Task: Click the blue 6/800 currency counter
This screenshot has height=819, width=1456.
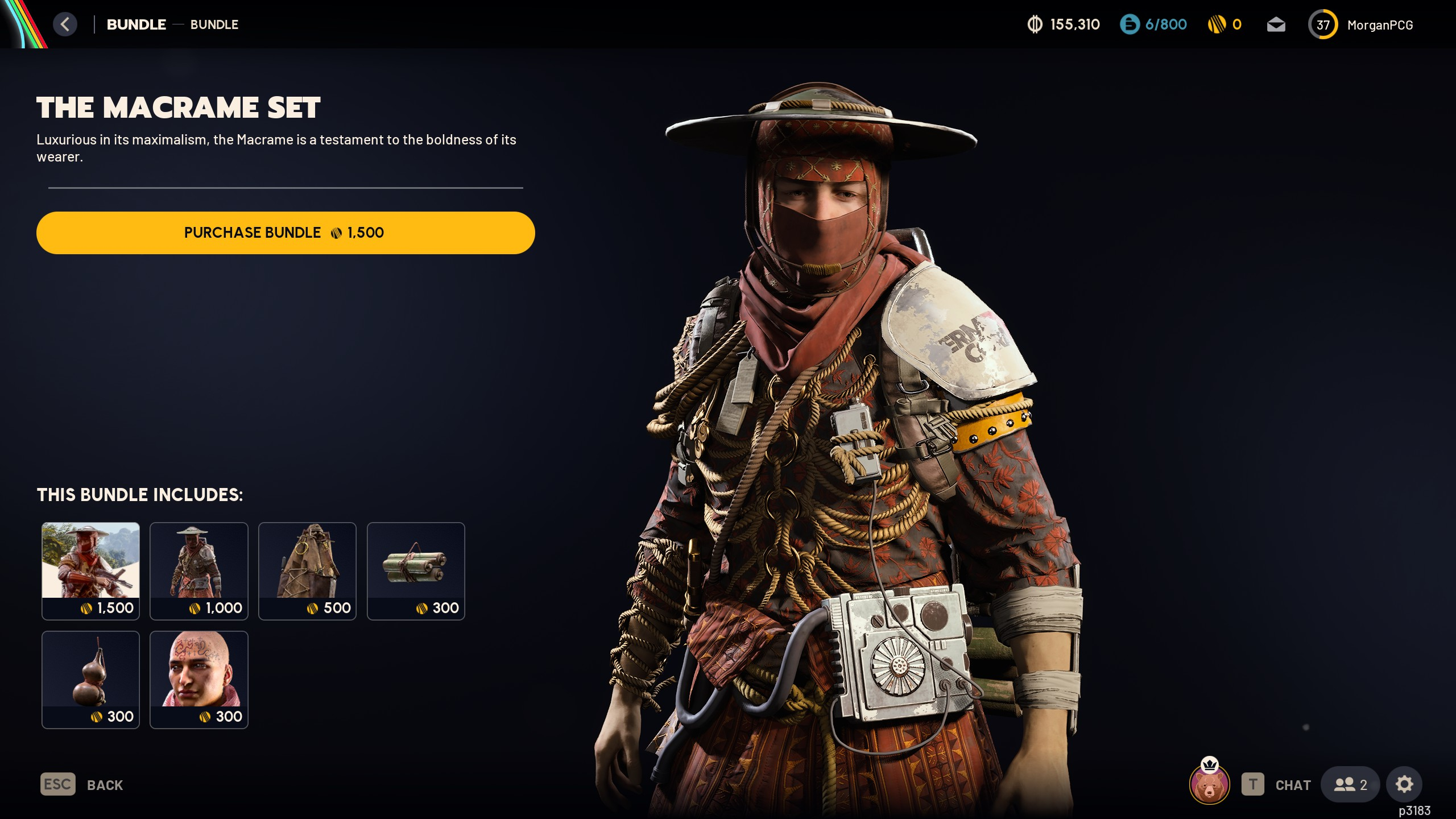Action: pos(1153,24)
